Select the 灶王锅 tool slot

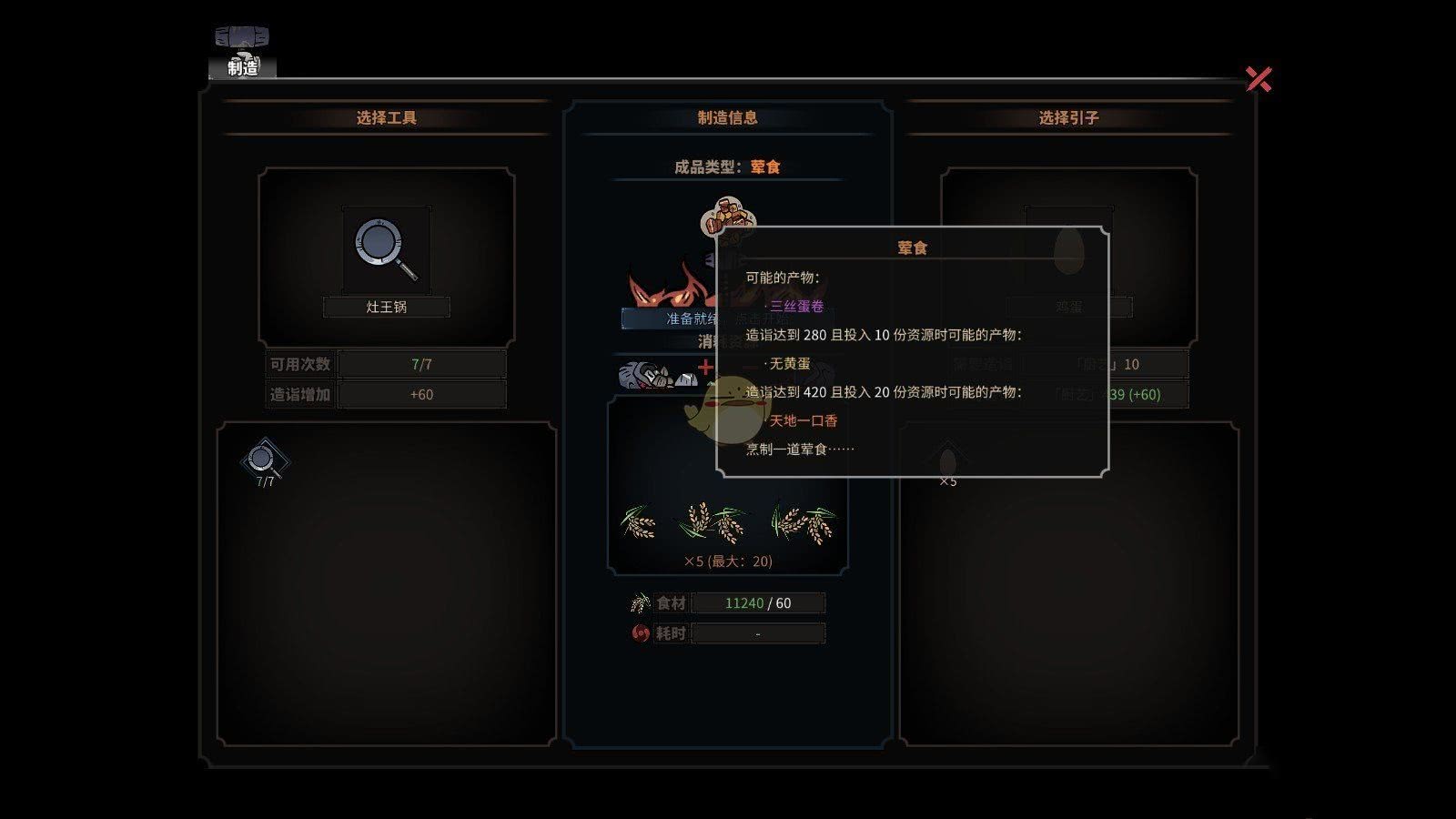[387, 249]
